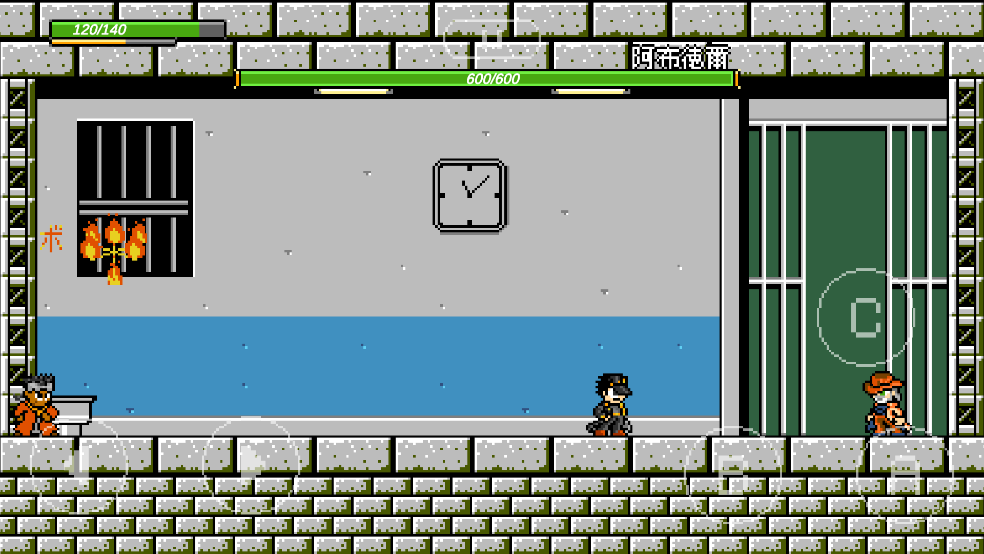
Task: Move right with the right arrow button
Action: pyautogui.click(x=250, y=463)
